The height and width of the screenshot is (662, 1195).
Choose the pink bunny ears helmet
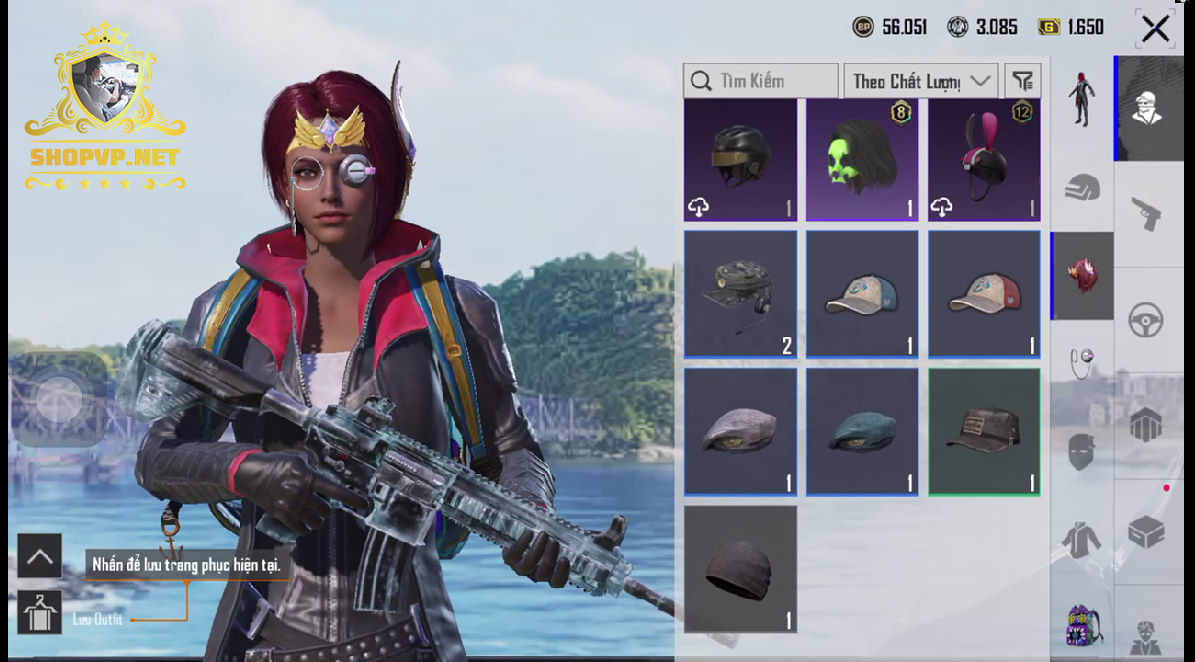click(x=984, y=160)
